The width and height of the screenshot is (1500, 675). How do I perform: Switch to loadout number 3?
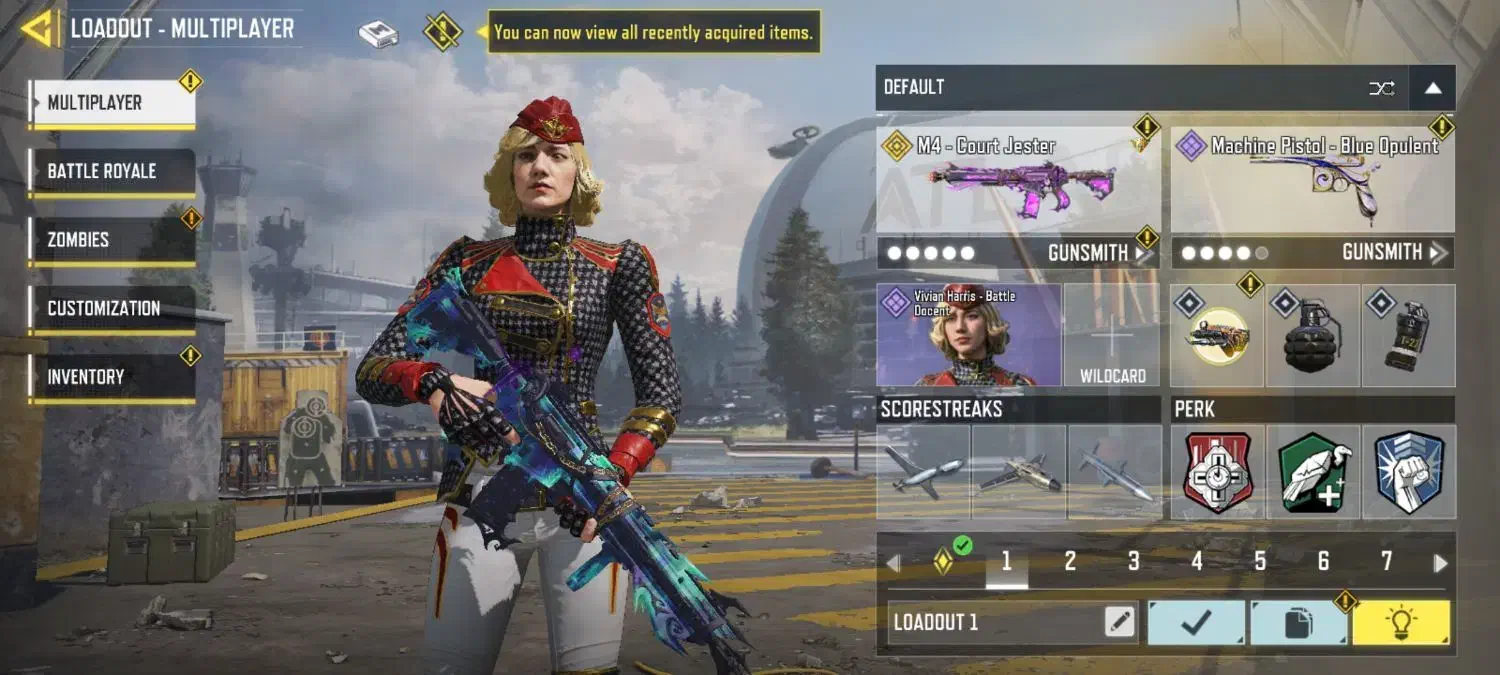[1133, 562]
